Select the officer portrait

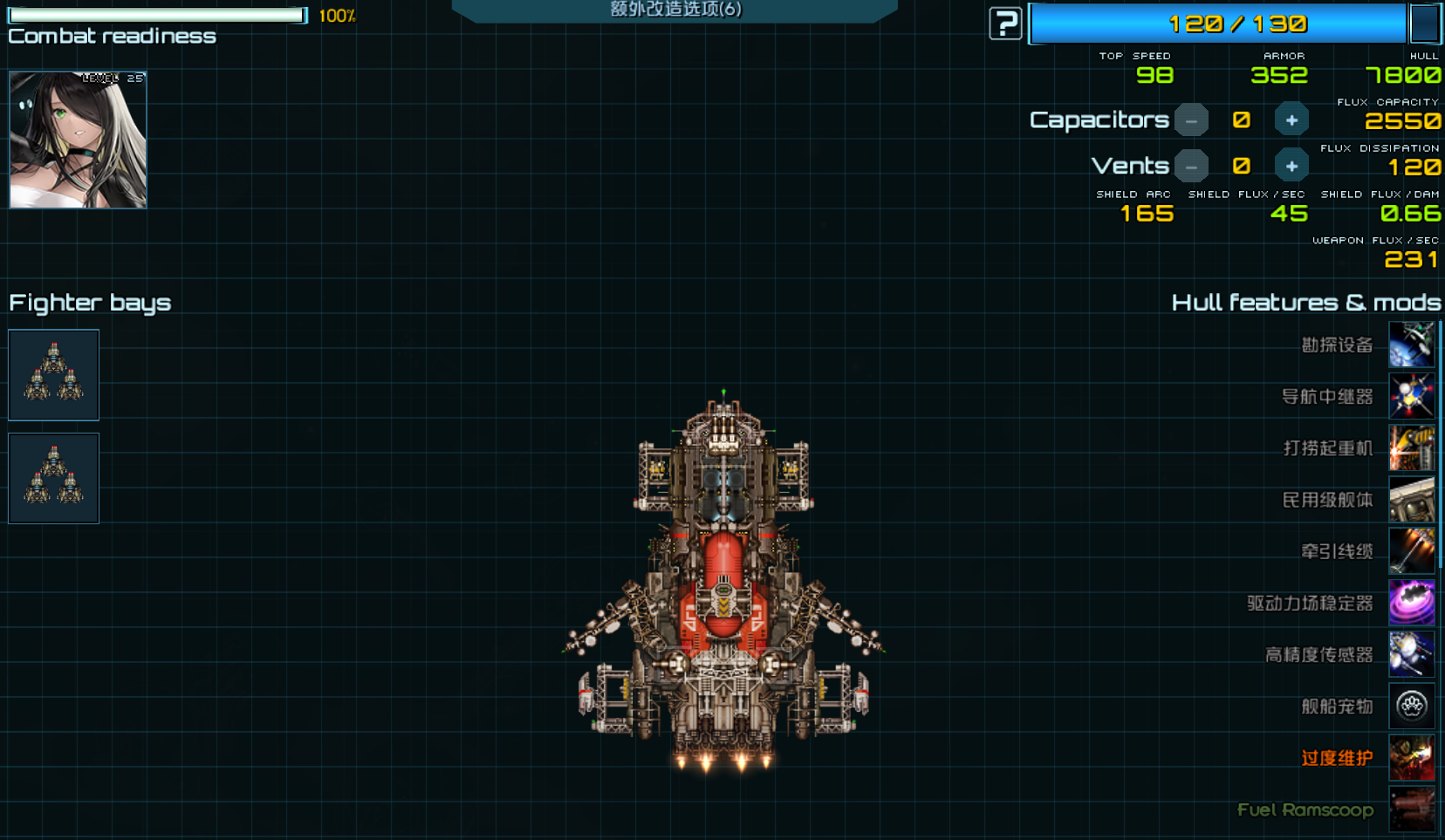tap(78, 140)
